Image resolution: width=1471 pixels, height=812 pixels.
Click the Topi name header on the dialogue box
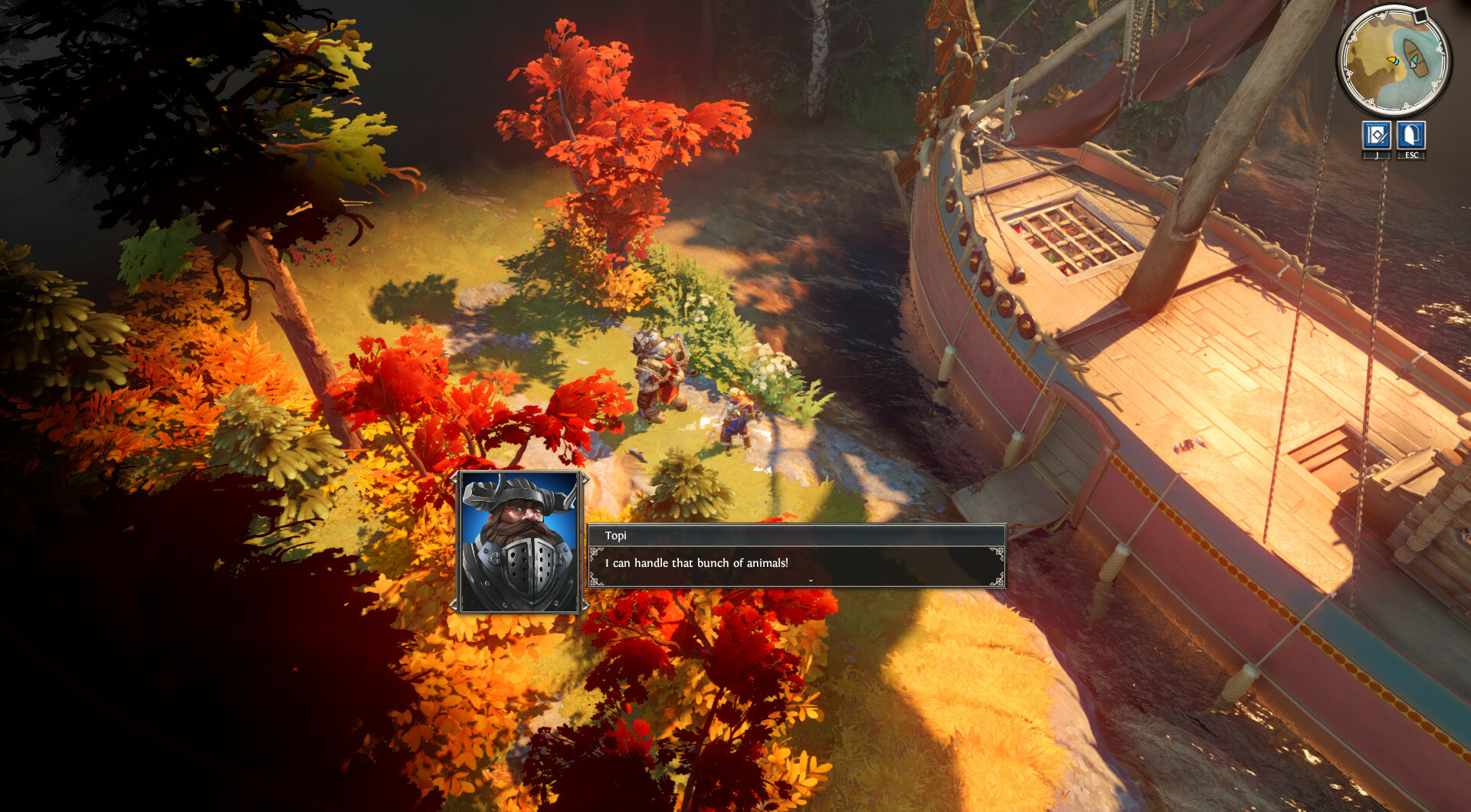pos(618,535)
